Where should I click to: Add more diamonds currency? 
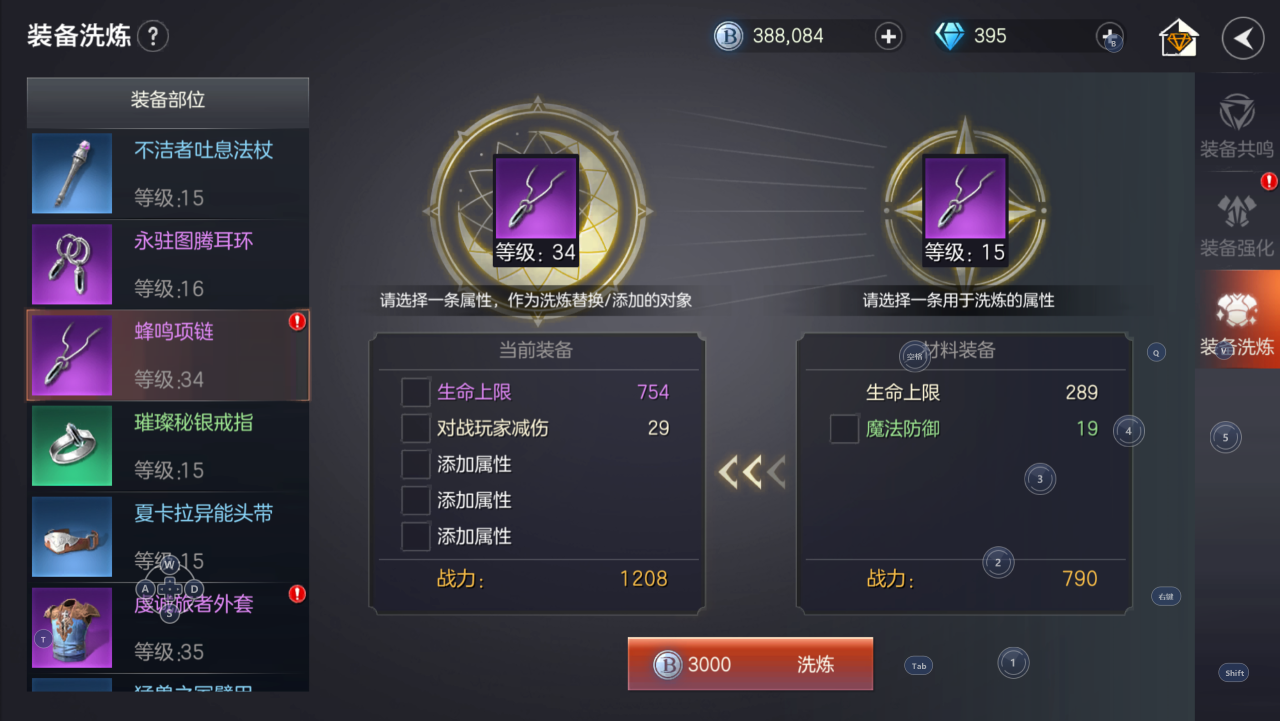click(x=1110, y=37)
